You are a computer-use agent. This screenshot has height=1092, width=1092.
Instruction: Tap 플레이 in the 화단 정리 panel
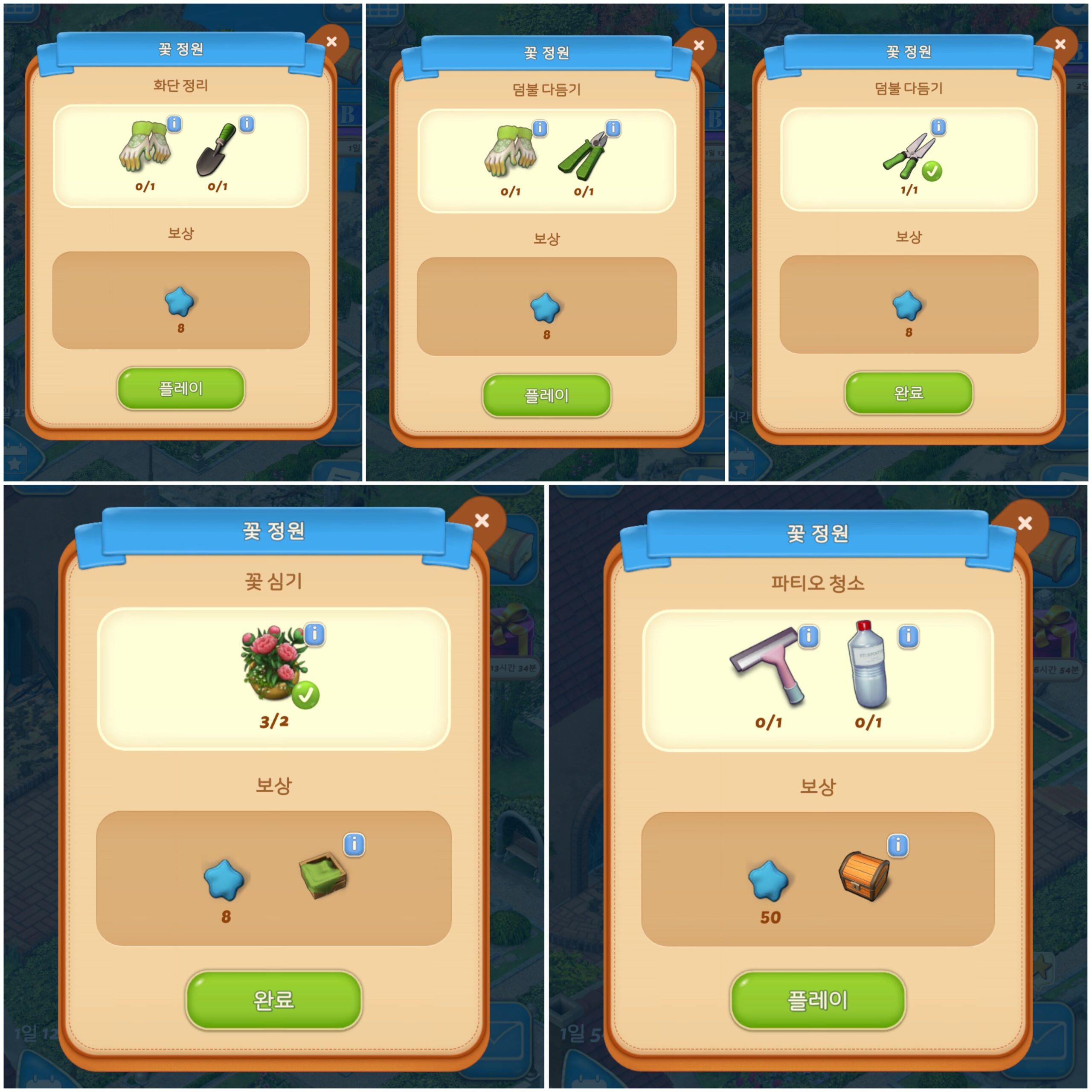click(x=181, y=388)
